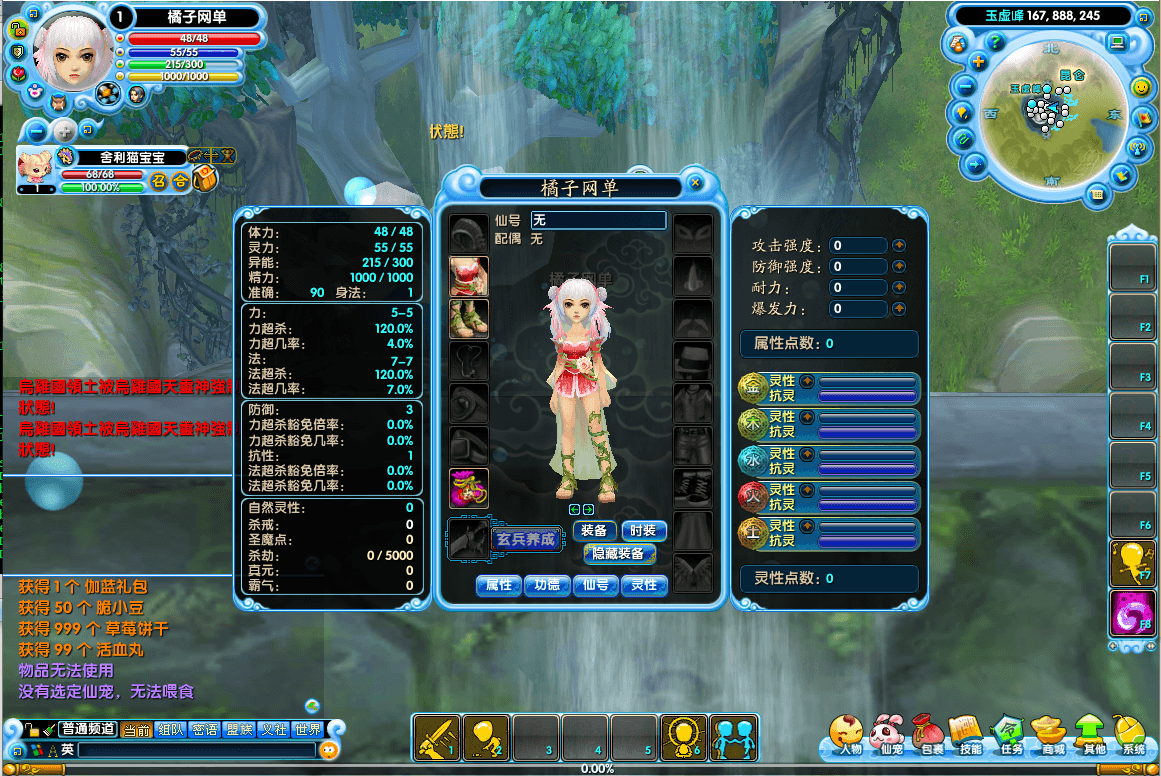Close the 橘子网单 character panel
1161x776 pixels.
click(x=695, y=184)
